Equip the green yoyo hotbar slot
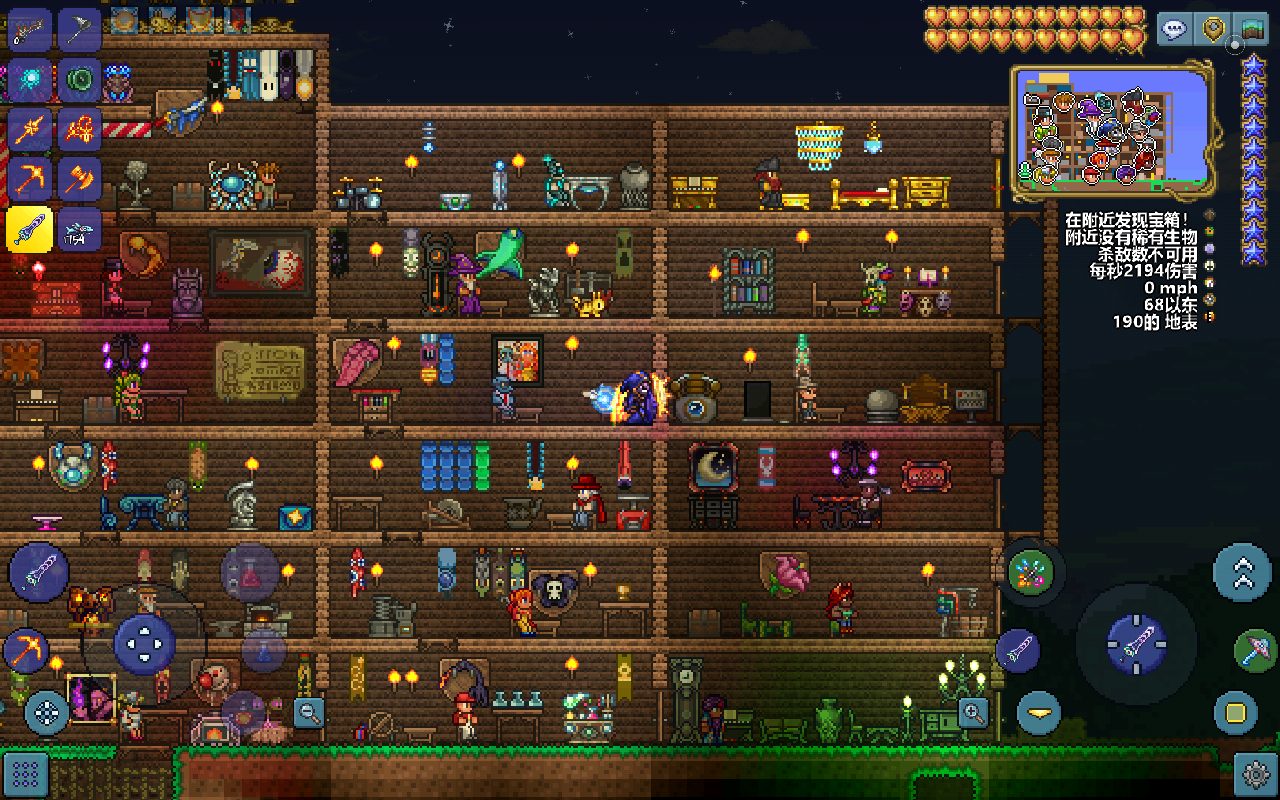1280x800 pixels. pyautogui.click(x=79, y=80)
